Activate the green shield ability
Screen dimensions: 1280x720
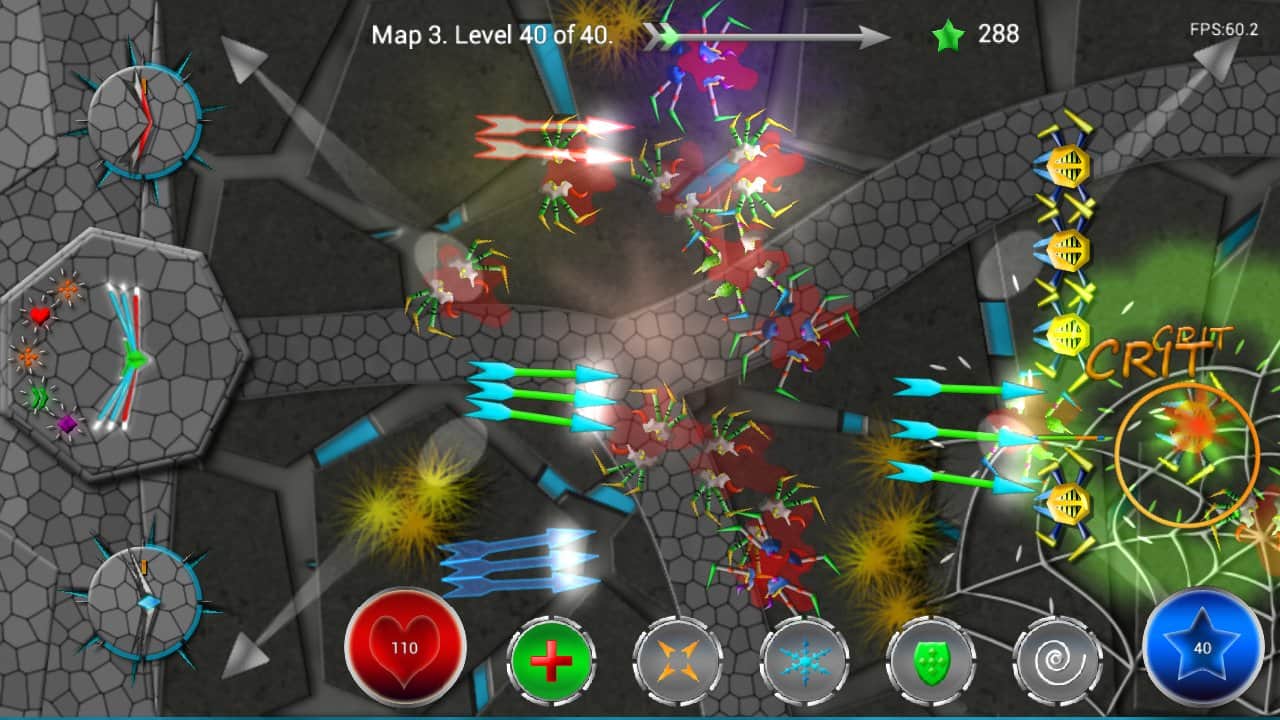pyautogui.click(x=931, y=662)
